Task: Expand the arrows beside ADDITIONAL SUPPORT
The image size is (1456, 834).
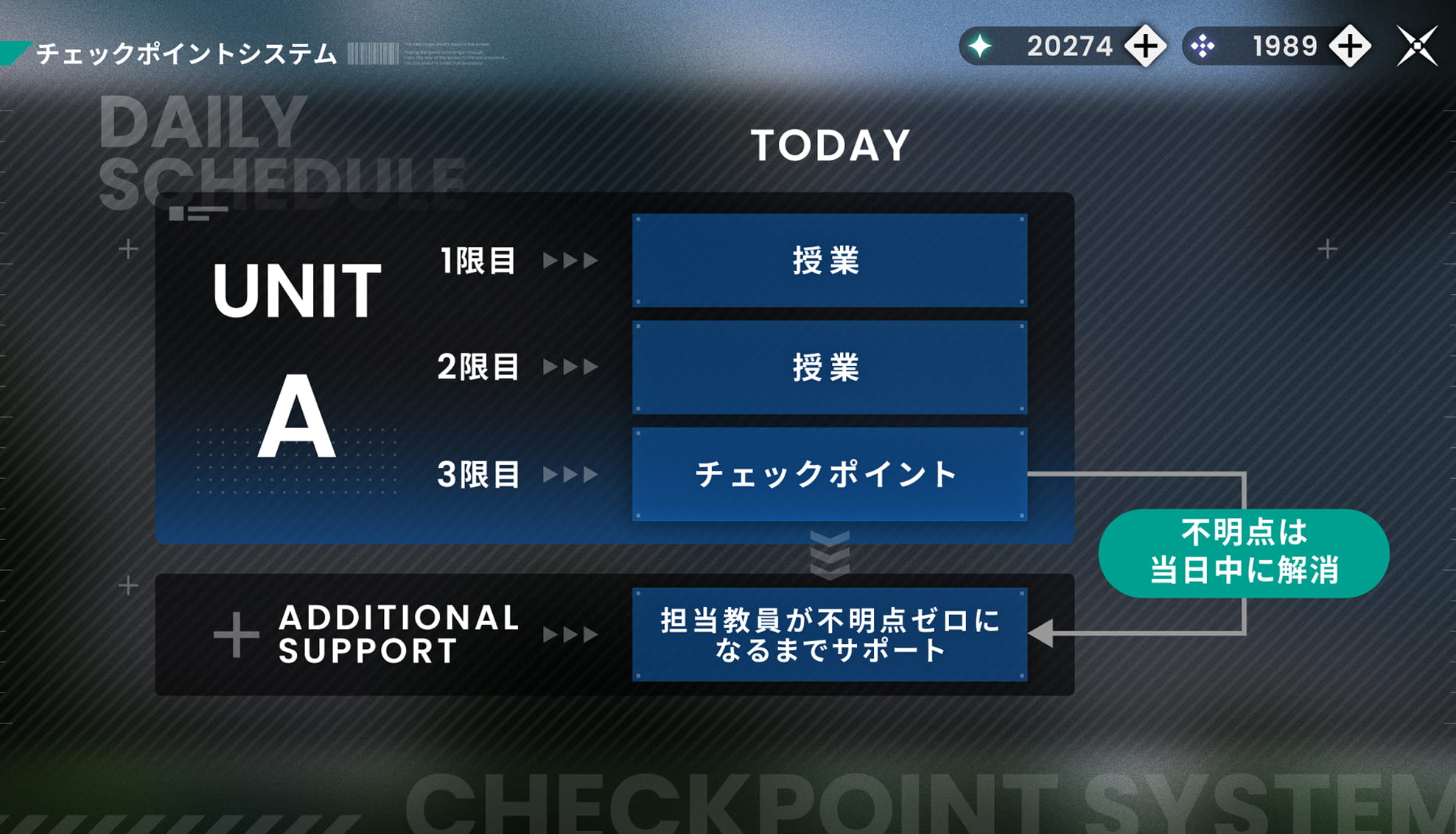Action: (567, 634)
